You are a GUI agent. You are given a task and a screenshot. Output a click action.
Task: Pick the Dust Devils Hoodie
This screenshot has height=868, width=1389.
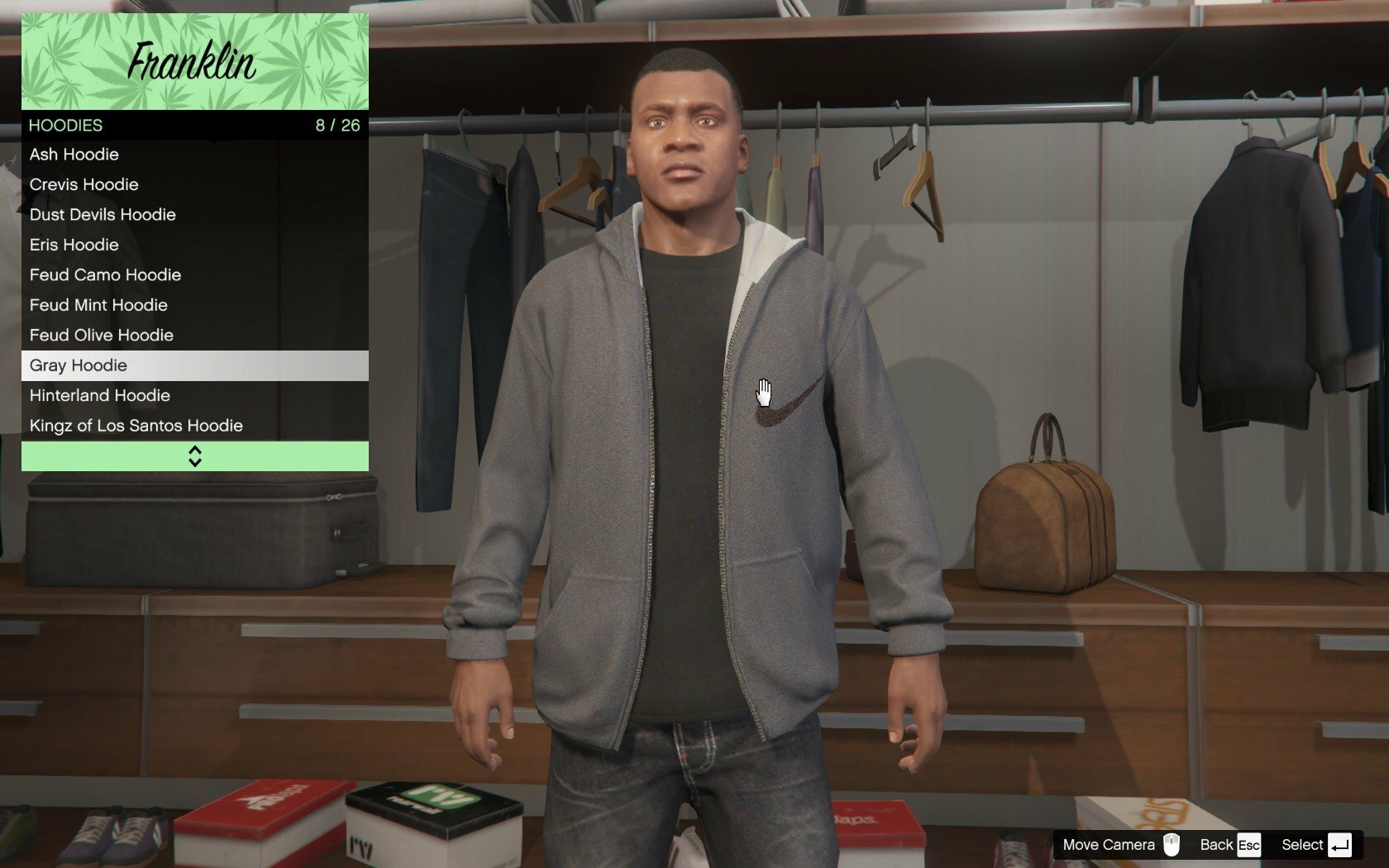coord(194,215)
